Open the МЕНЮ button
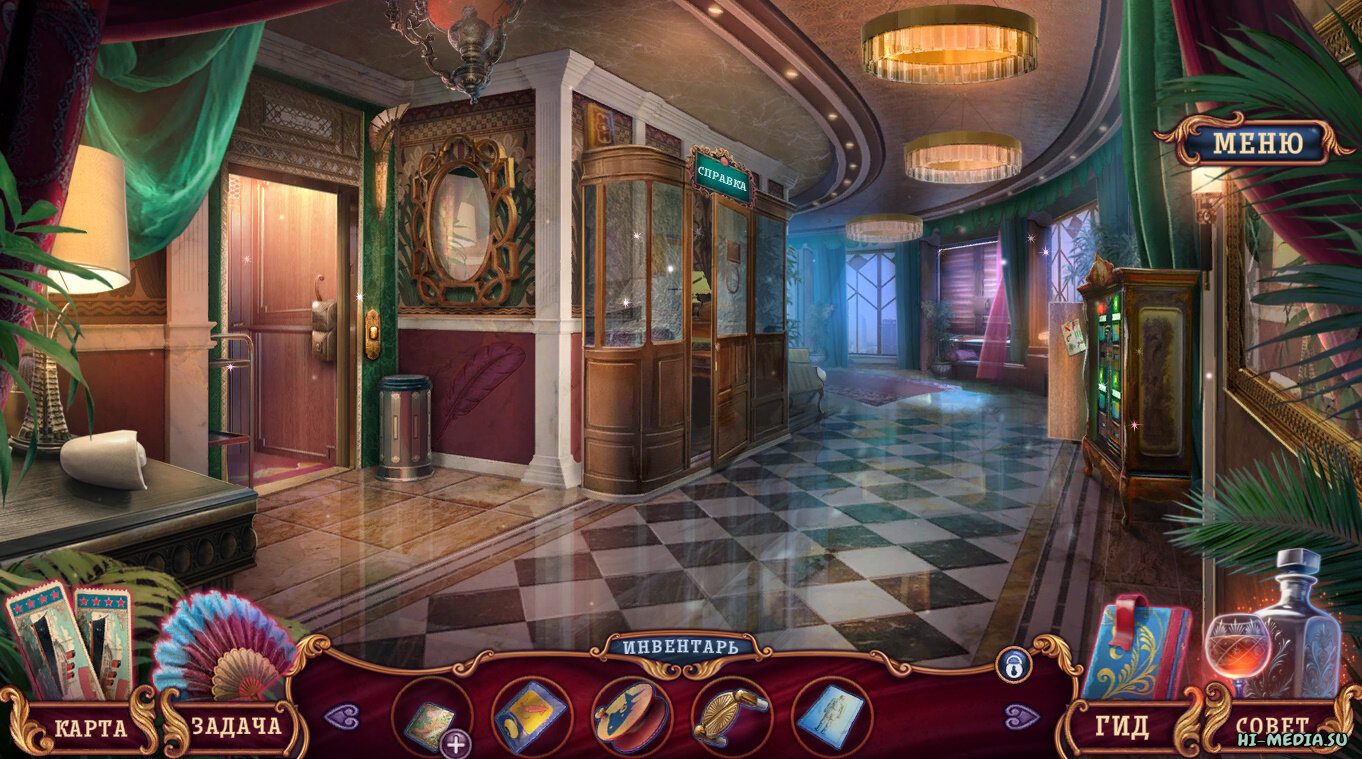 [x=1257, y=142]
